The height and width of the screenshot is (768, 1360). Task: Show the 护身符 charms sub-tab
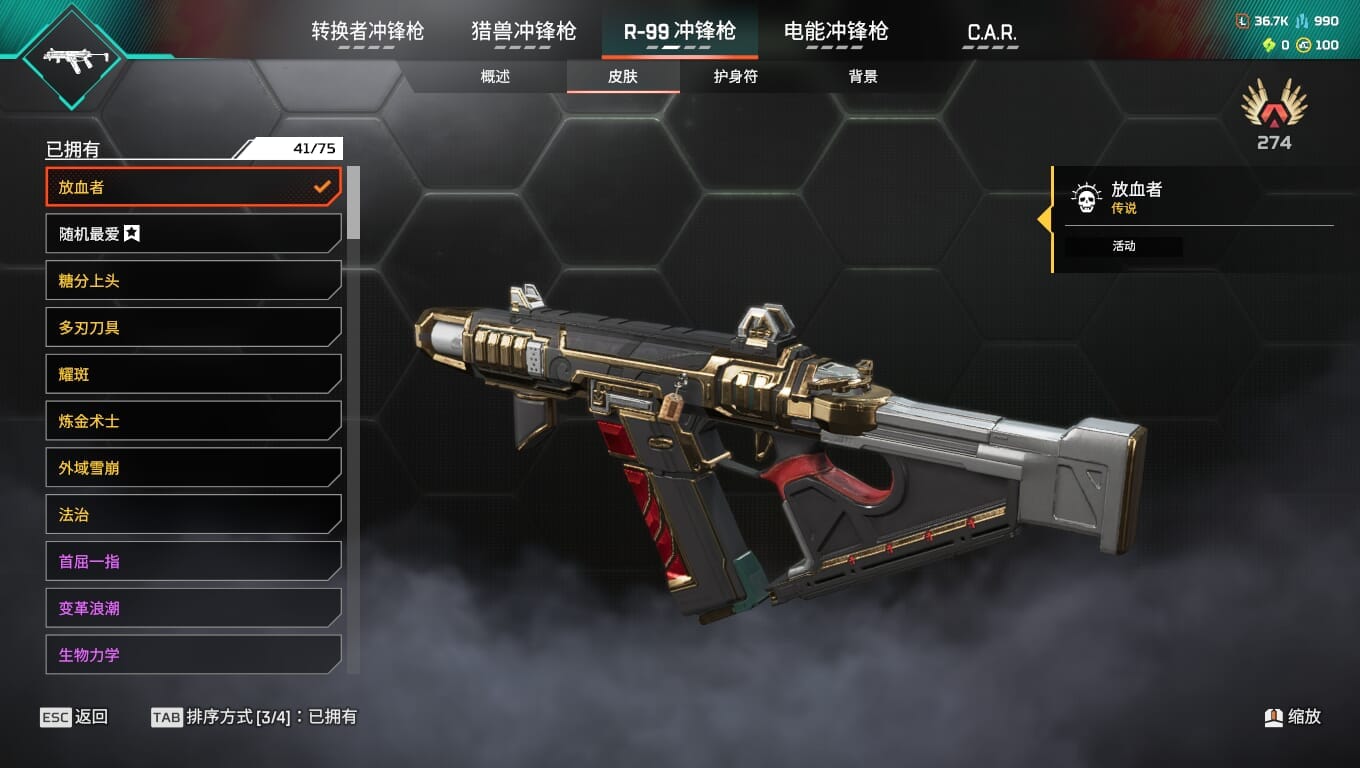point(735,77)
